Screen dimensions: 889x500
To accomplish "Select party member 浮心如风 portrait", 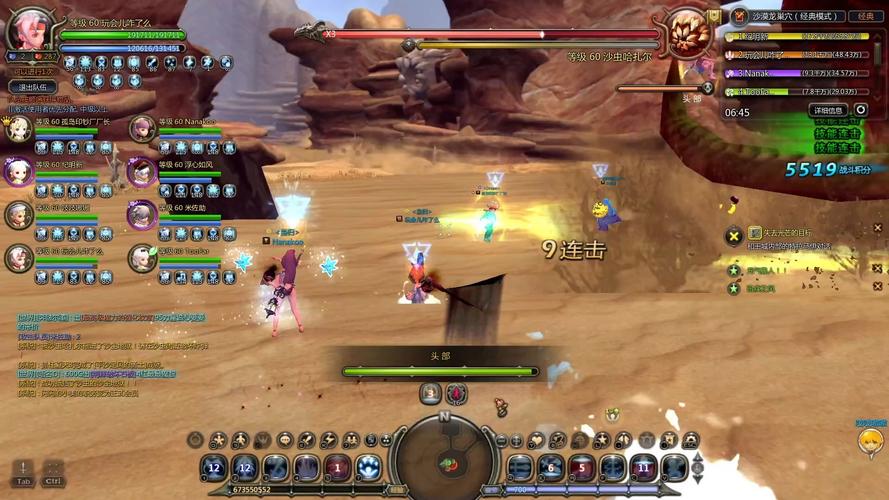I will [x=142, y=172].
